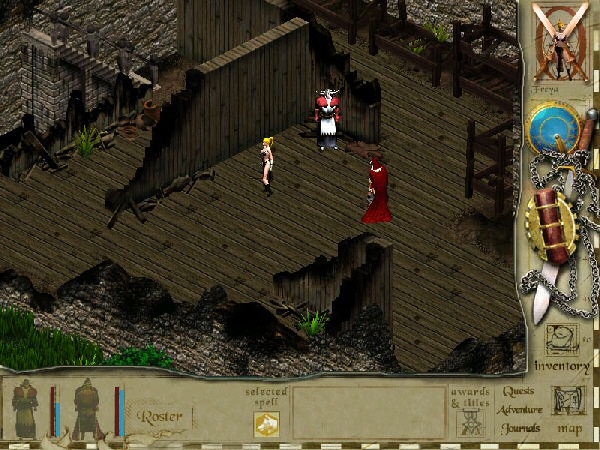Open the Roster panel
Screen dimensions: 600x450
(159, 415)
